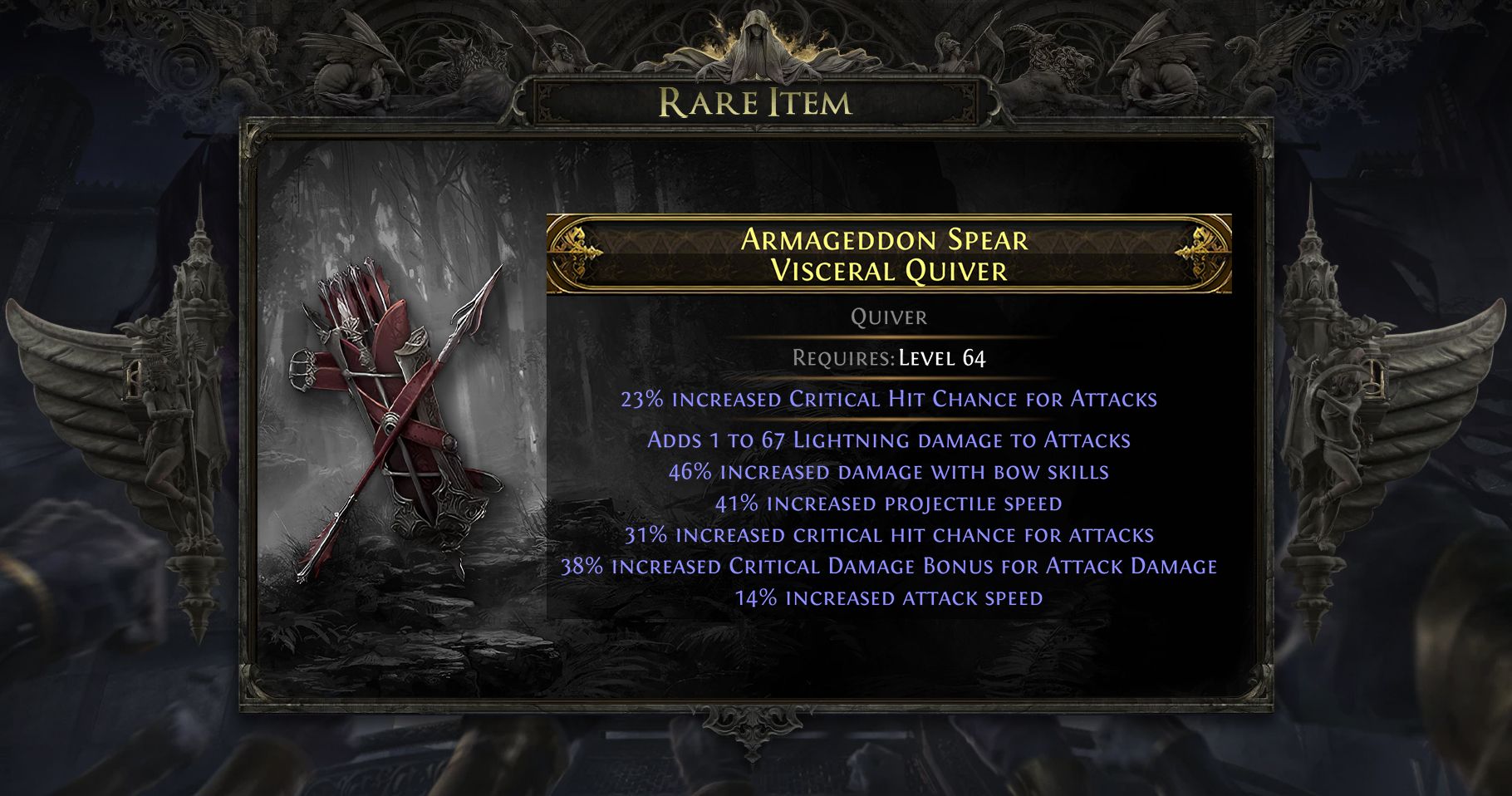Toggle the 41% increased projectile speed modifier
The width and height of the screenshot is (1512, 796).
pyautogui.click(x=889, y=503)
